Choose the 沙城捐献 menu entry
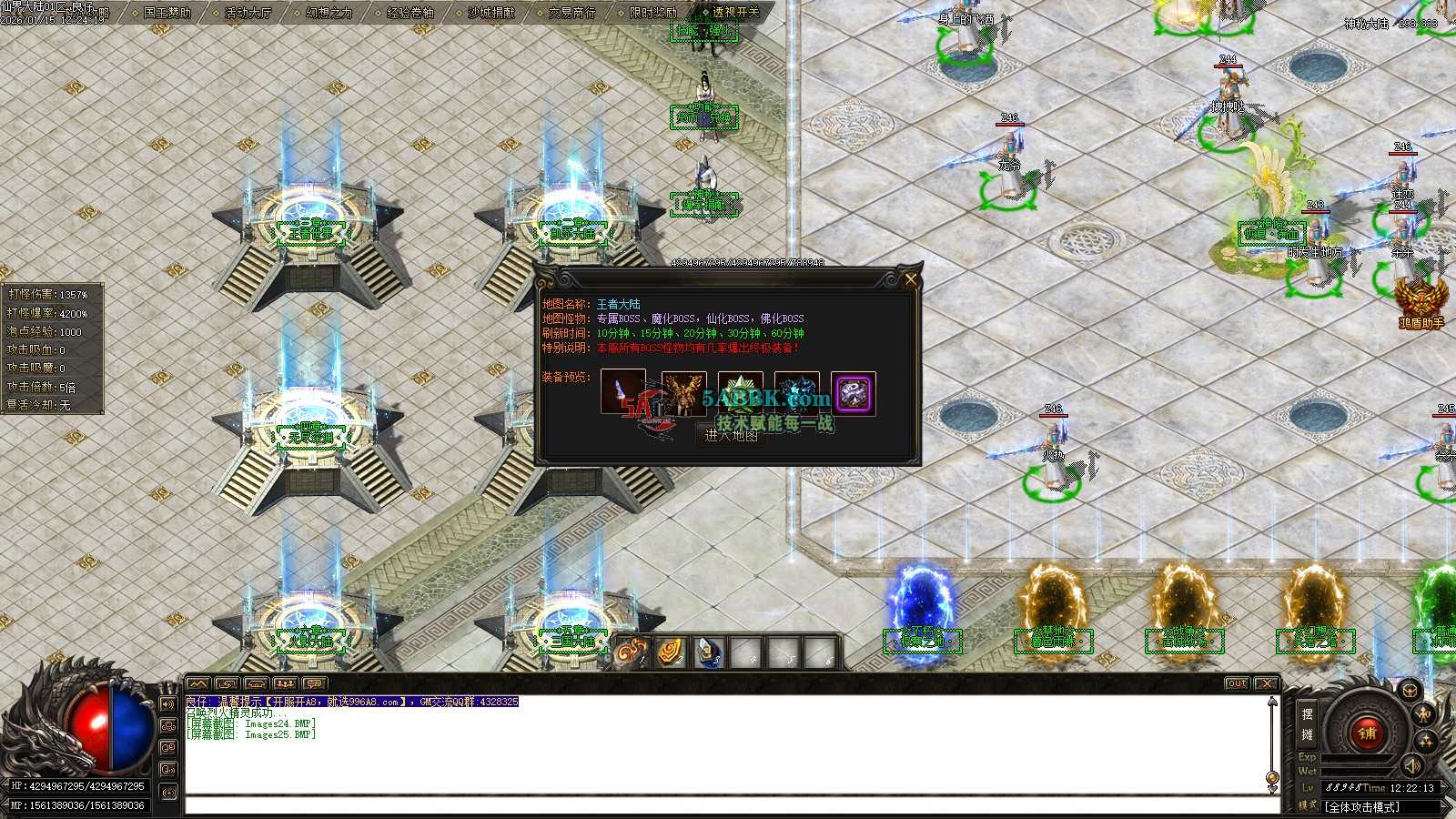Screen dimensions: 1456x819 [491, 13]
